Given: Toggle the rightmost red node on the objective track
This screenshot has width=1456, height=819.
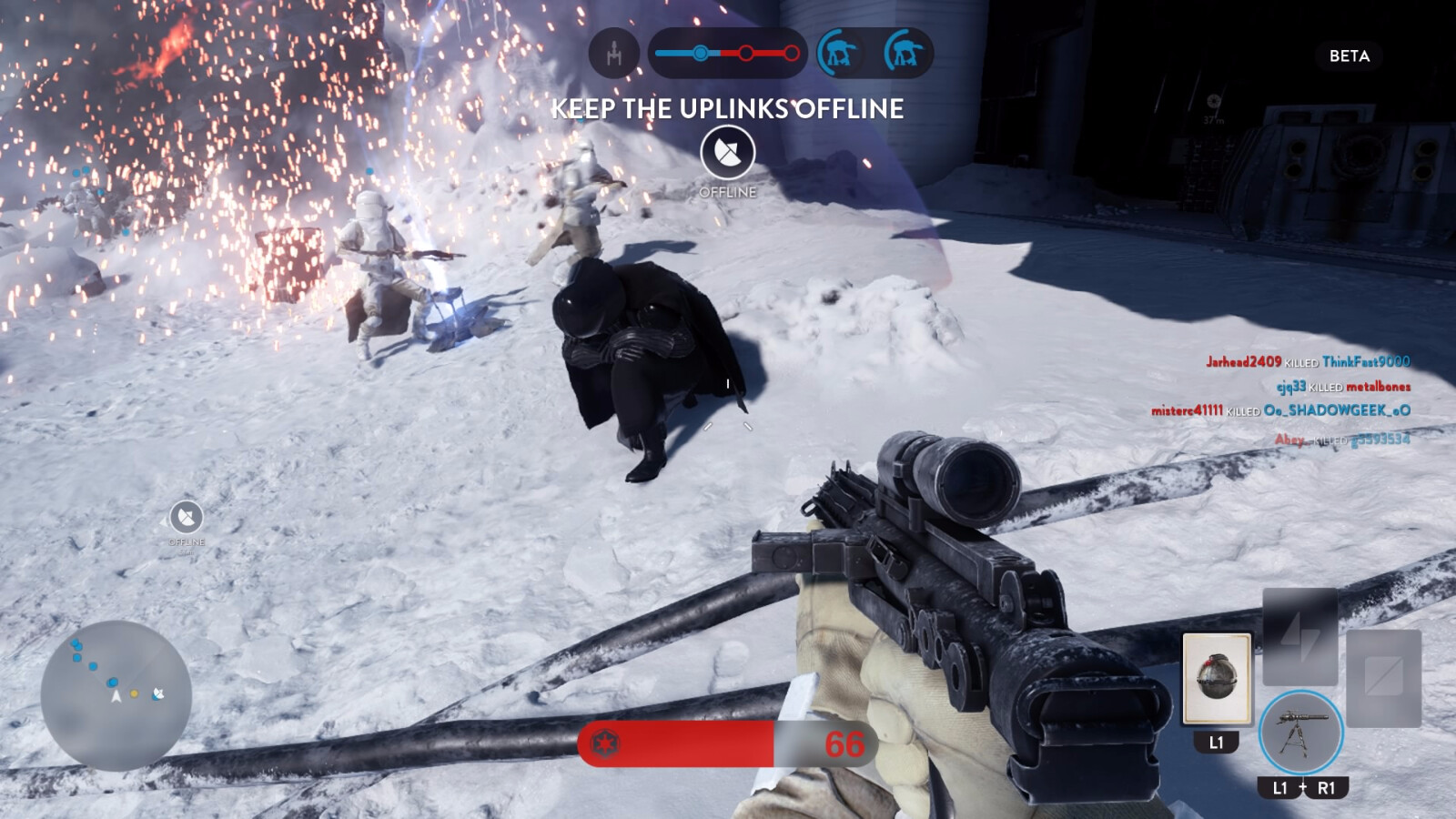Looking at the screenshot, I should pos(791,55).
